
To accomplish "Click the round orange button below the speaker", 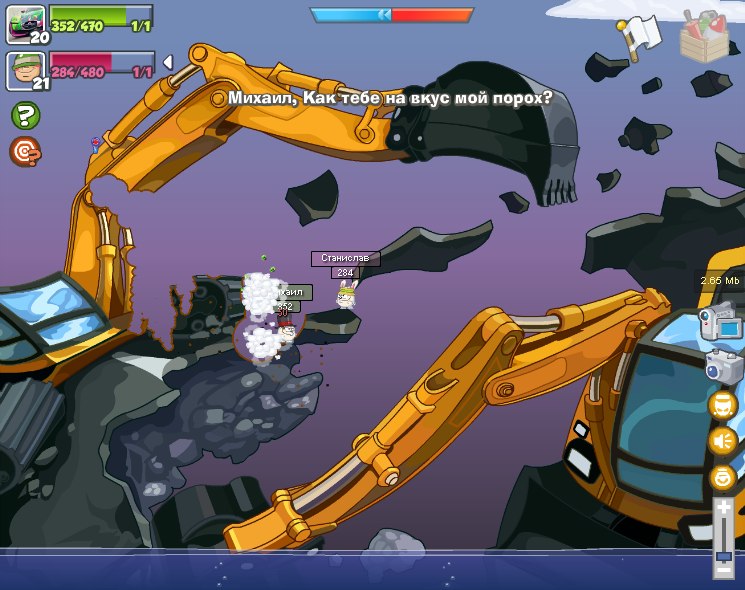I will tap(722, 478).
